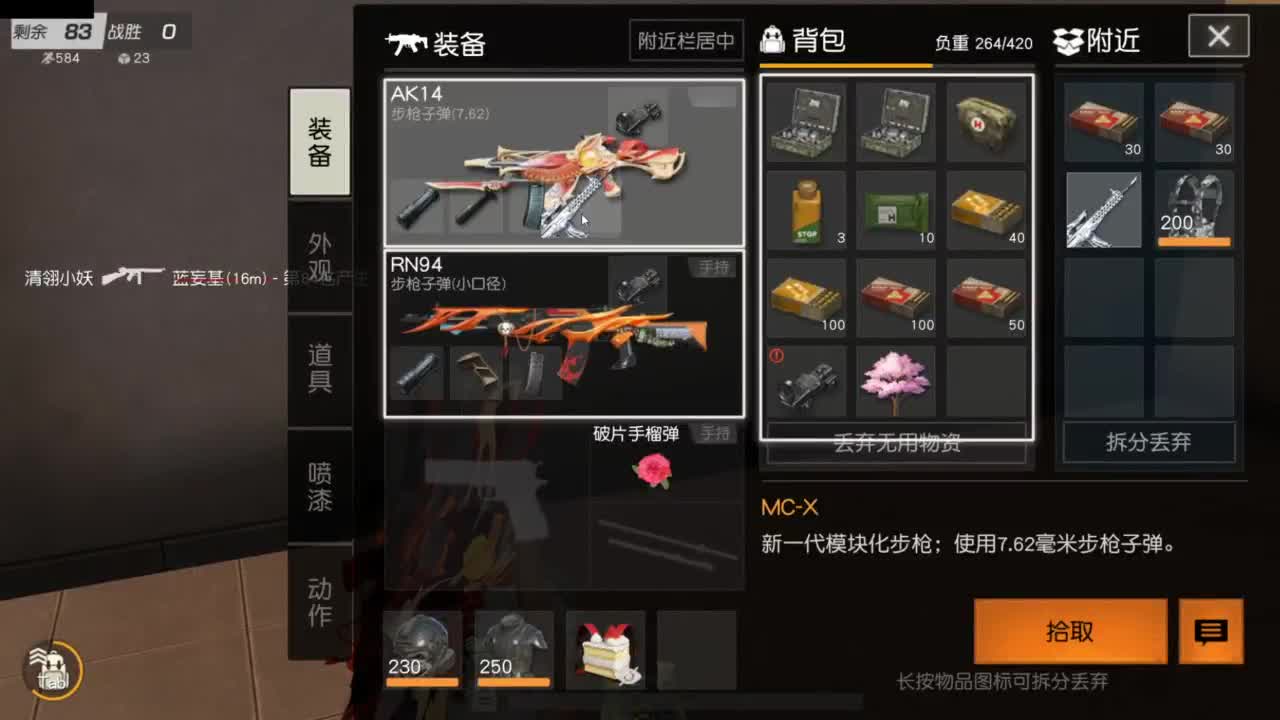Tap the 拾取 pick-up button
This screenshot has width=1280, height=720.
click(x=1069, y=632)
